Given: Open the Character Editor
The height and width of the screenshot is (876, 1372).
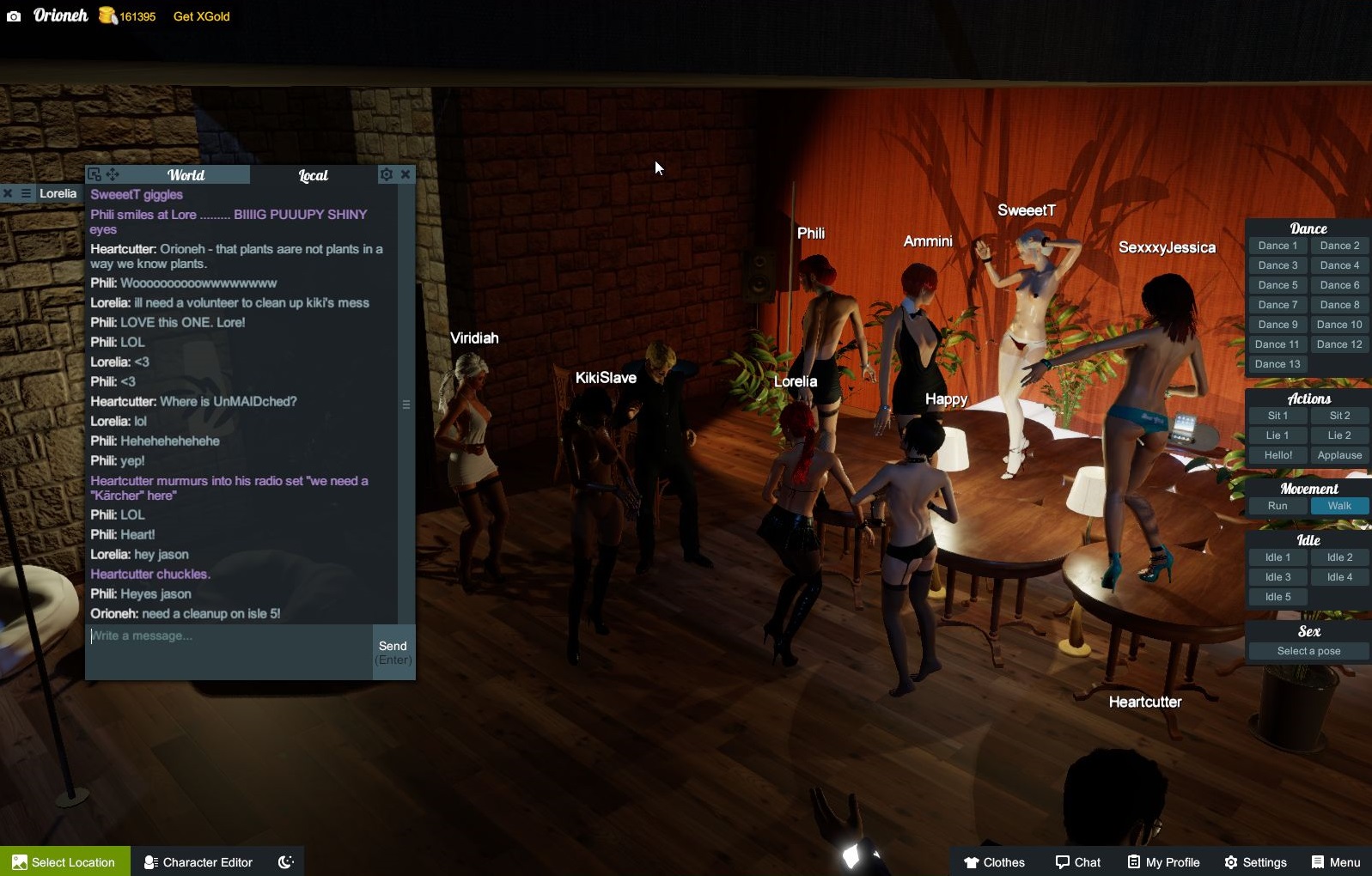Looking at the screenshot, I should 198,861.
